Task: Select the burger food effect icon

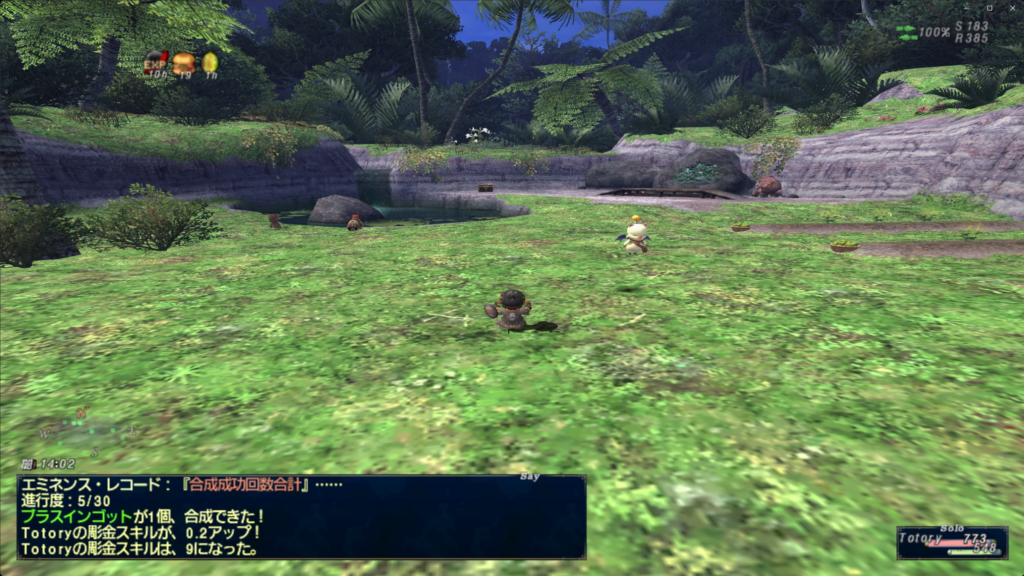Action: [183, 63]
